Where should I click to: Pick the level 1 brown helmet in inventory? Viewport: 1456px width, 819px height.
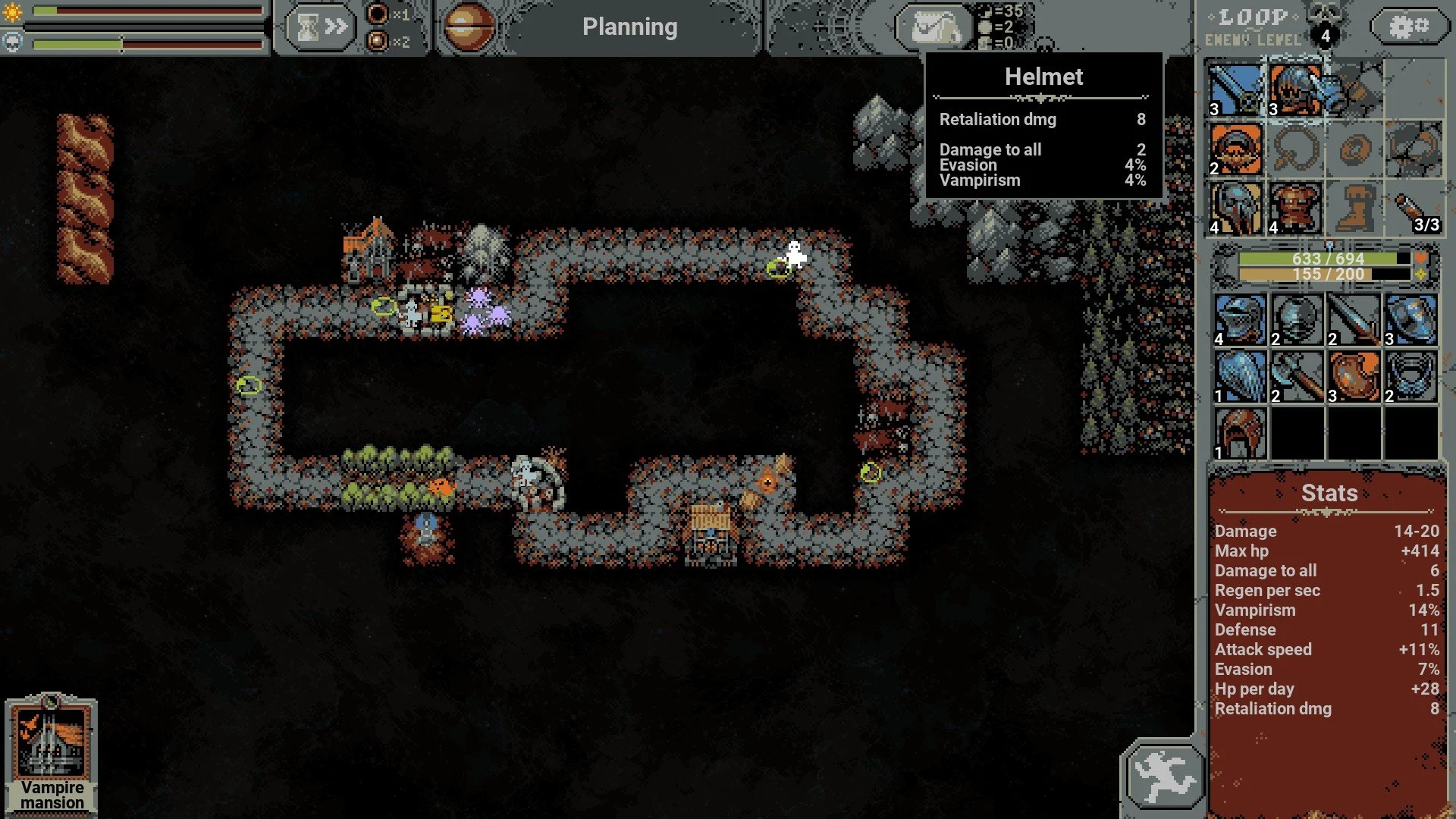click(x=1240, y=433)
